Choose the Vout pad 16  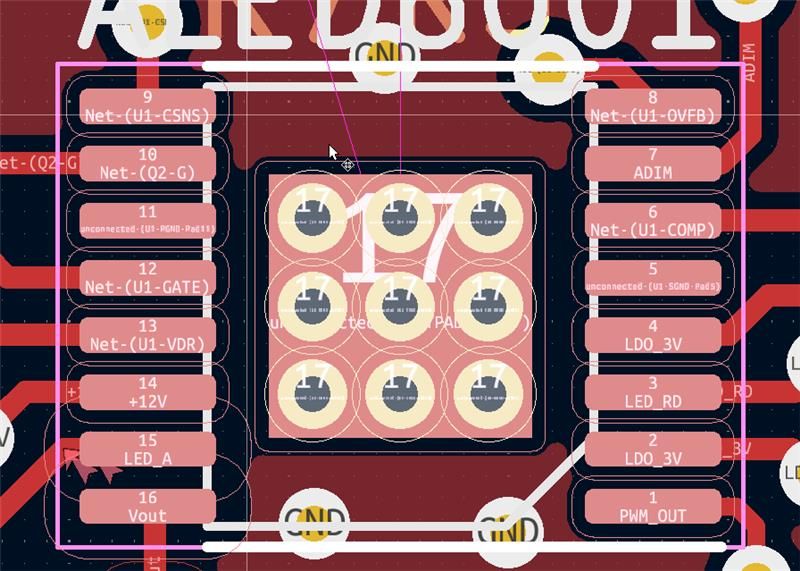(x=148, y=507)
